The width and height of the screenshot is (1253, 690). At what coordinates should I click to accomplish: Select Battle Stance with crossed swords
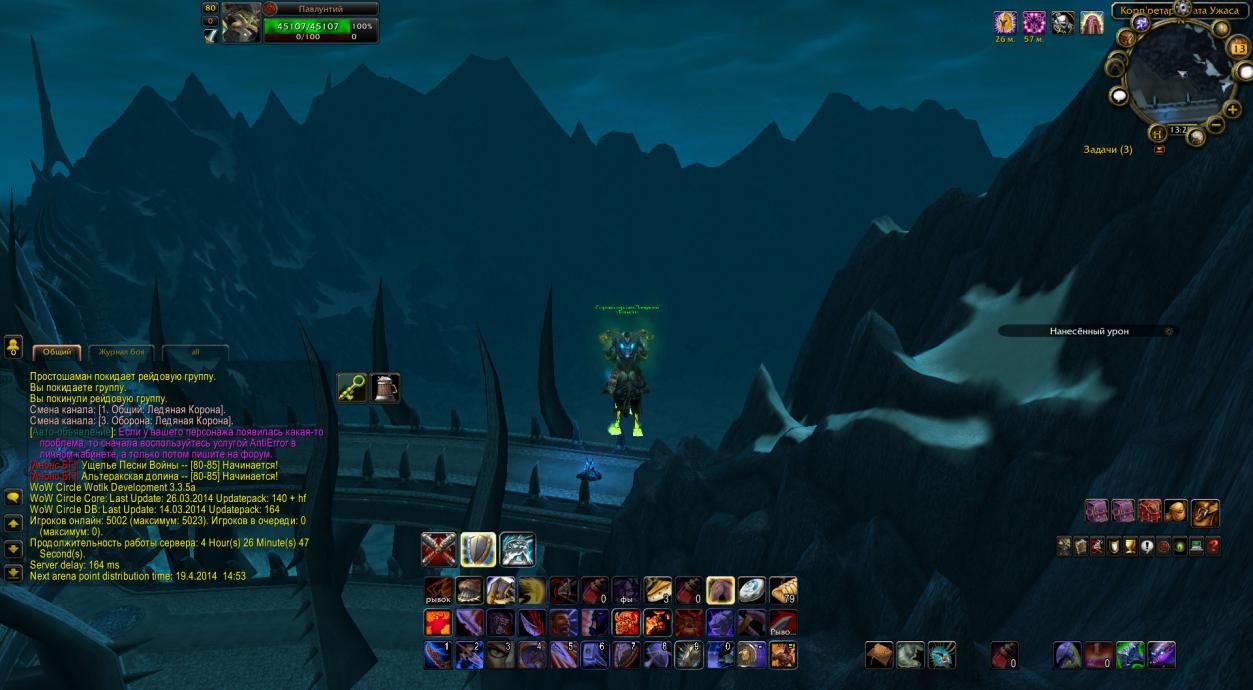tap(438, 549)
